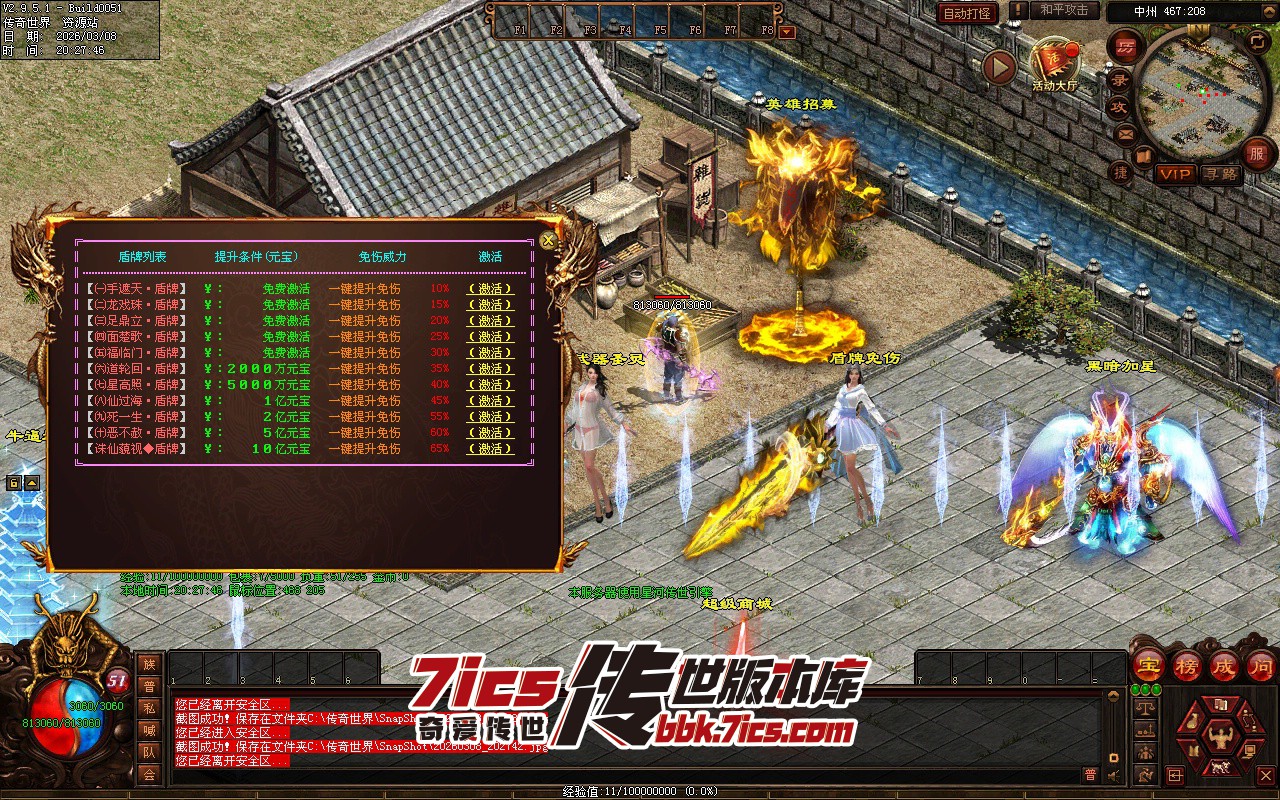This screenshot has width=1280, height=800.
Task: Activate the 道轮回 shield for 2000万元宝
Action: point(490,369)
